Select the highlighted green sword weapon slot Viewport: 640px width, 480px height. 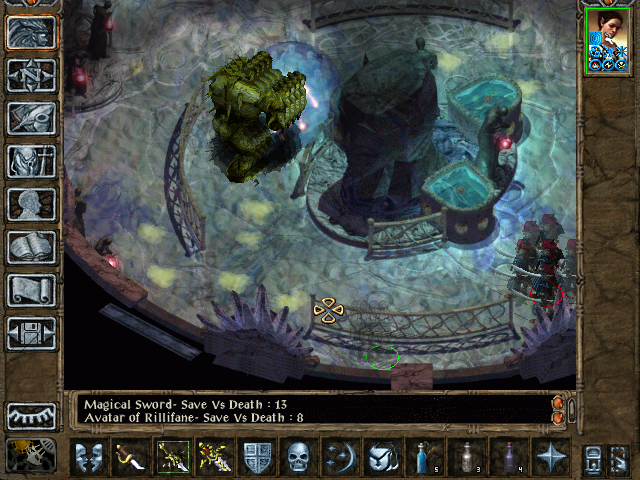(173, 457)
